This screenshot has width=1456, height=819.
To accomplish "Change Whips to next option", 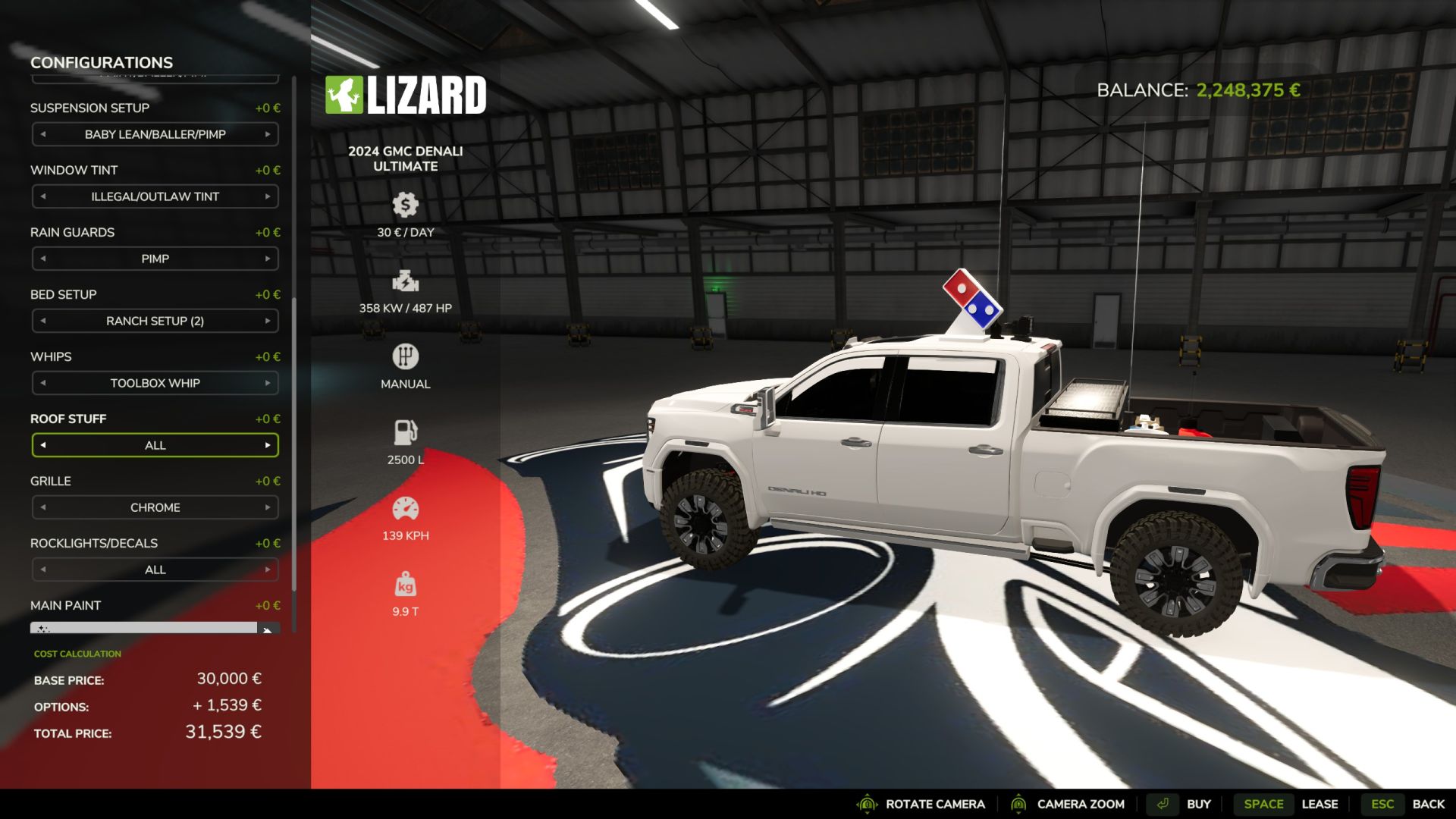I will click(x=268, y=383).
